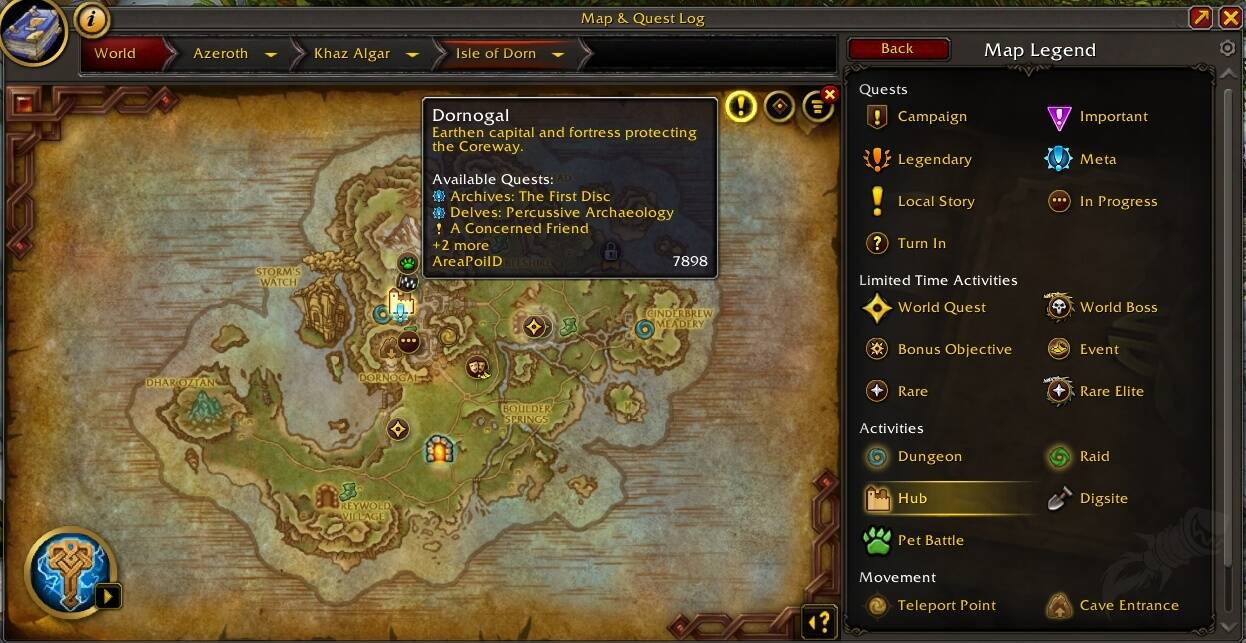Open the Isle of Dorn dropdown
Viewport: 1246px width, 643px height.
point(558,54)
